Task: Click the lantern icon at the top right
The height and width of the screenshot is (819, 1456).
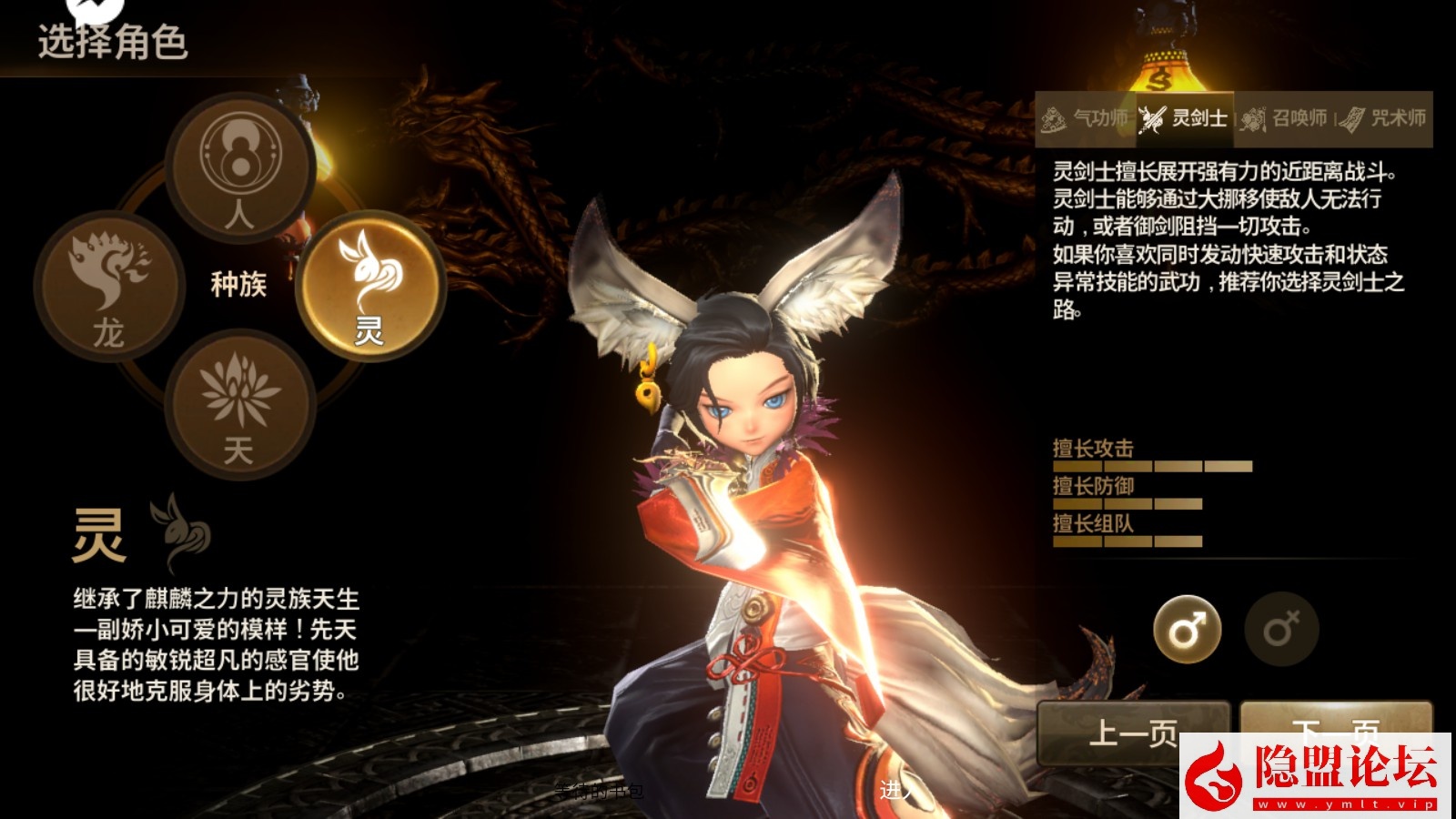Action: [x=1162, y=50]
